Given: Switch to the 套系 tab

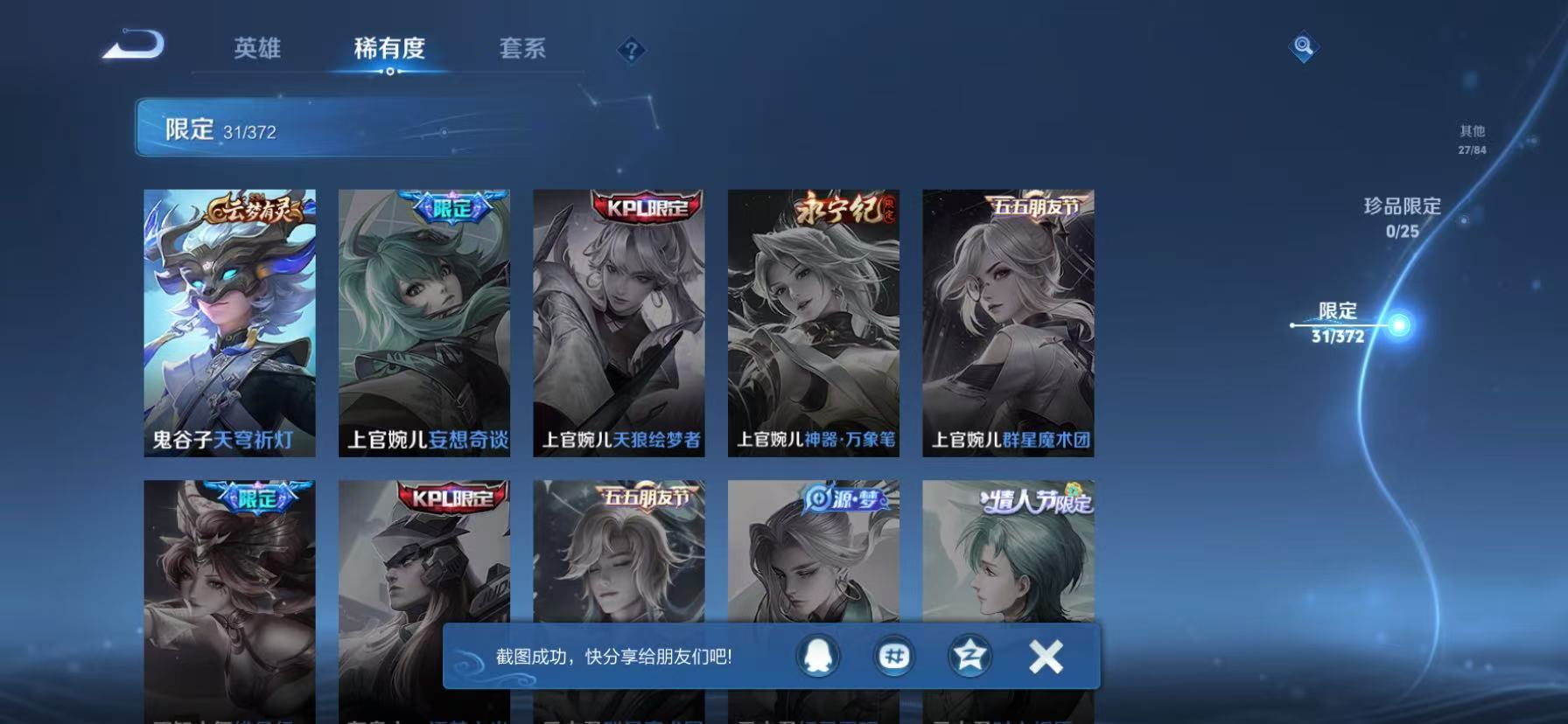Looking at the screenshot, I should tap(523, 50).
